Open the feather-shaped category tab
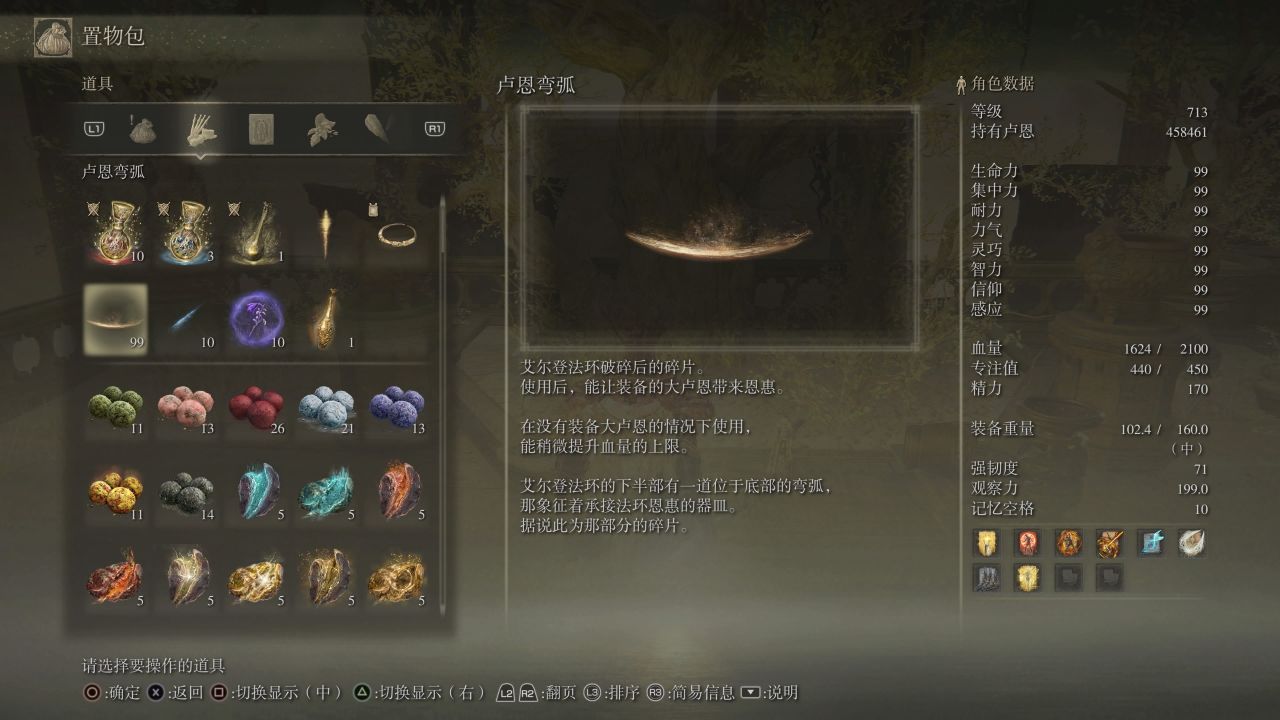The height and width of the screenshot is (720, 1280). [x=377, y=129]
